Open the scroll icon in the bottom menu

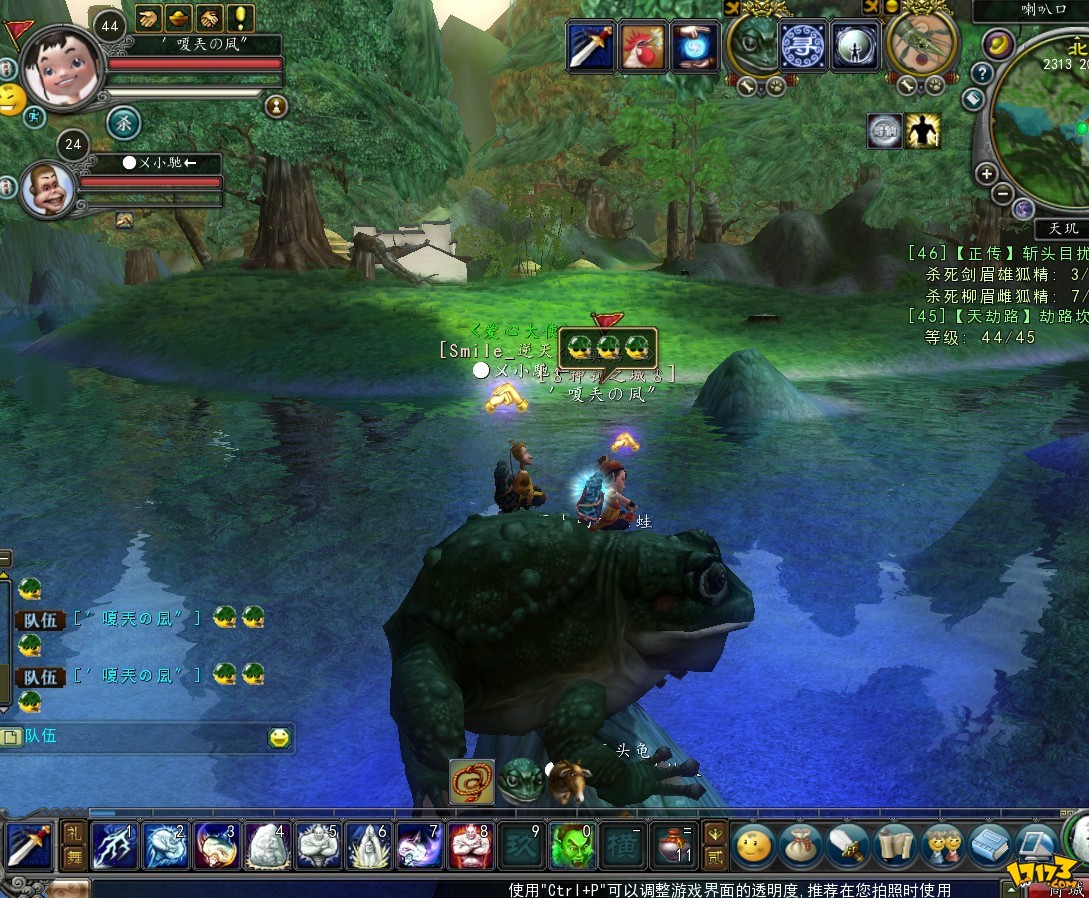[x=894, y=846]
